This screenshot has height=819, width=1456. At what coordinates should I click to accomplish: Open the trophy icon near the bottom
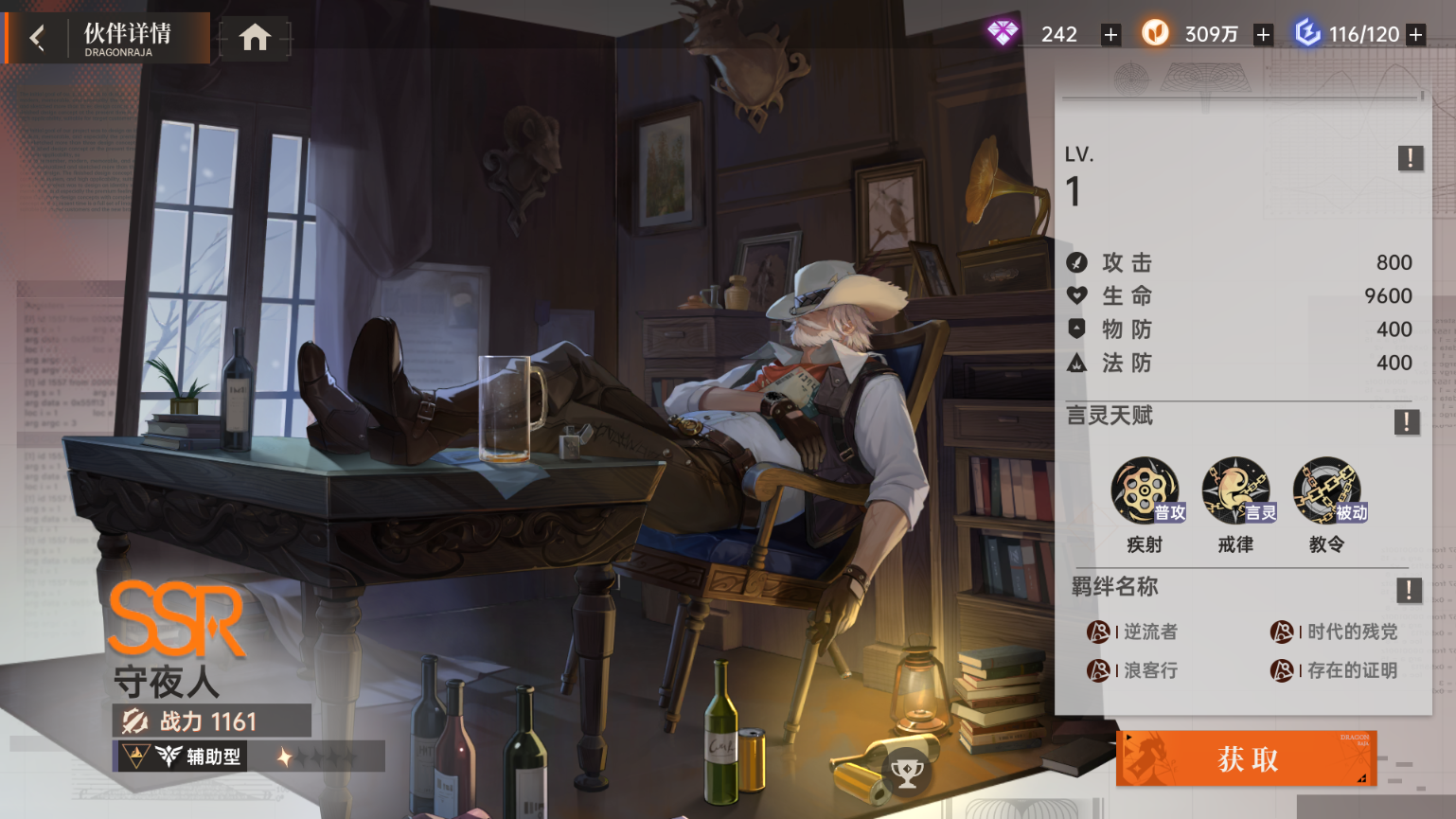(x=907, y=774)
